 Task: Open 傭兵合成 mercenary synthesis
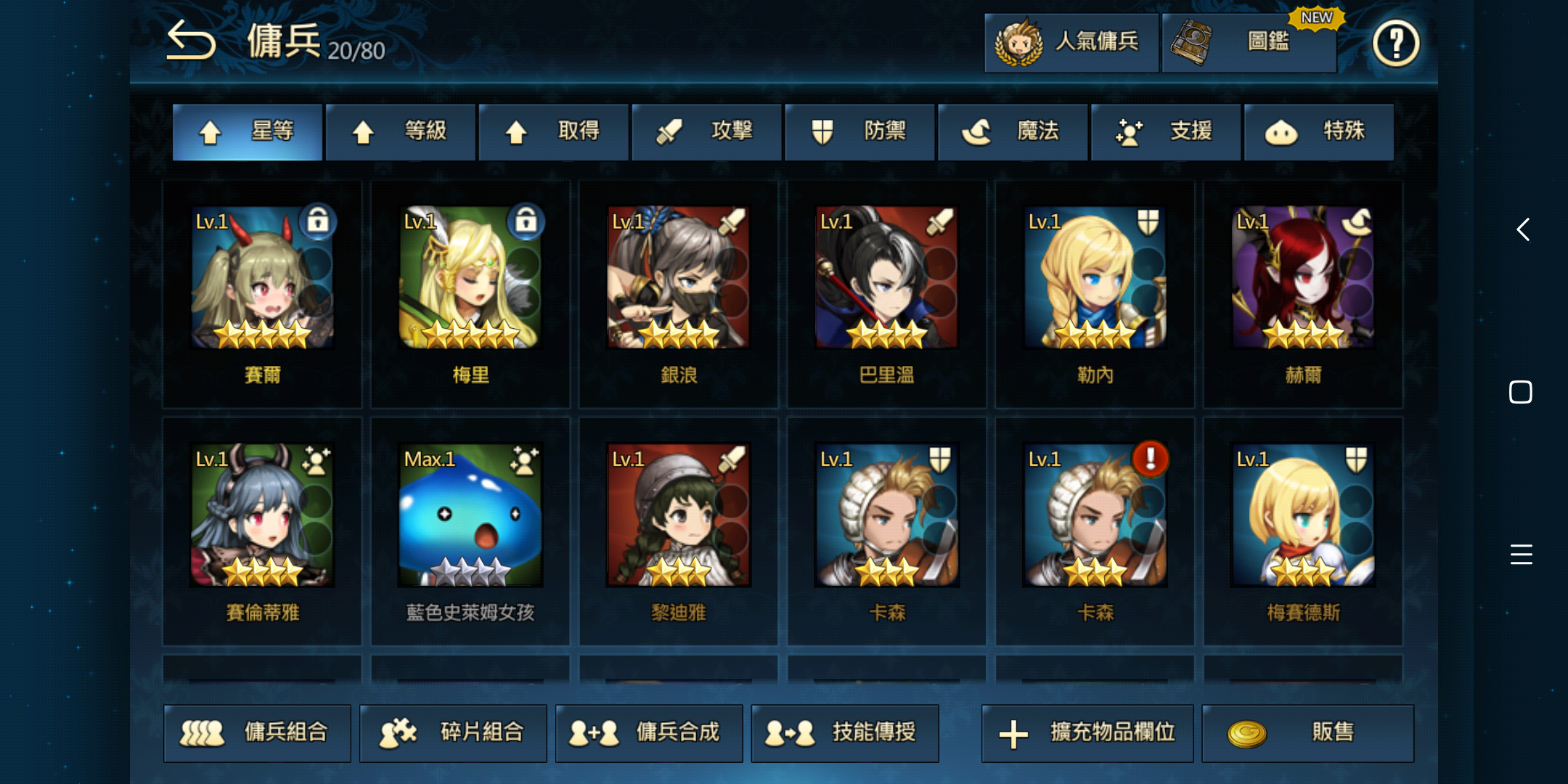(x=648, y=733)
